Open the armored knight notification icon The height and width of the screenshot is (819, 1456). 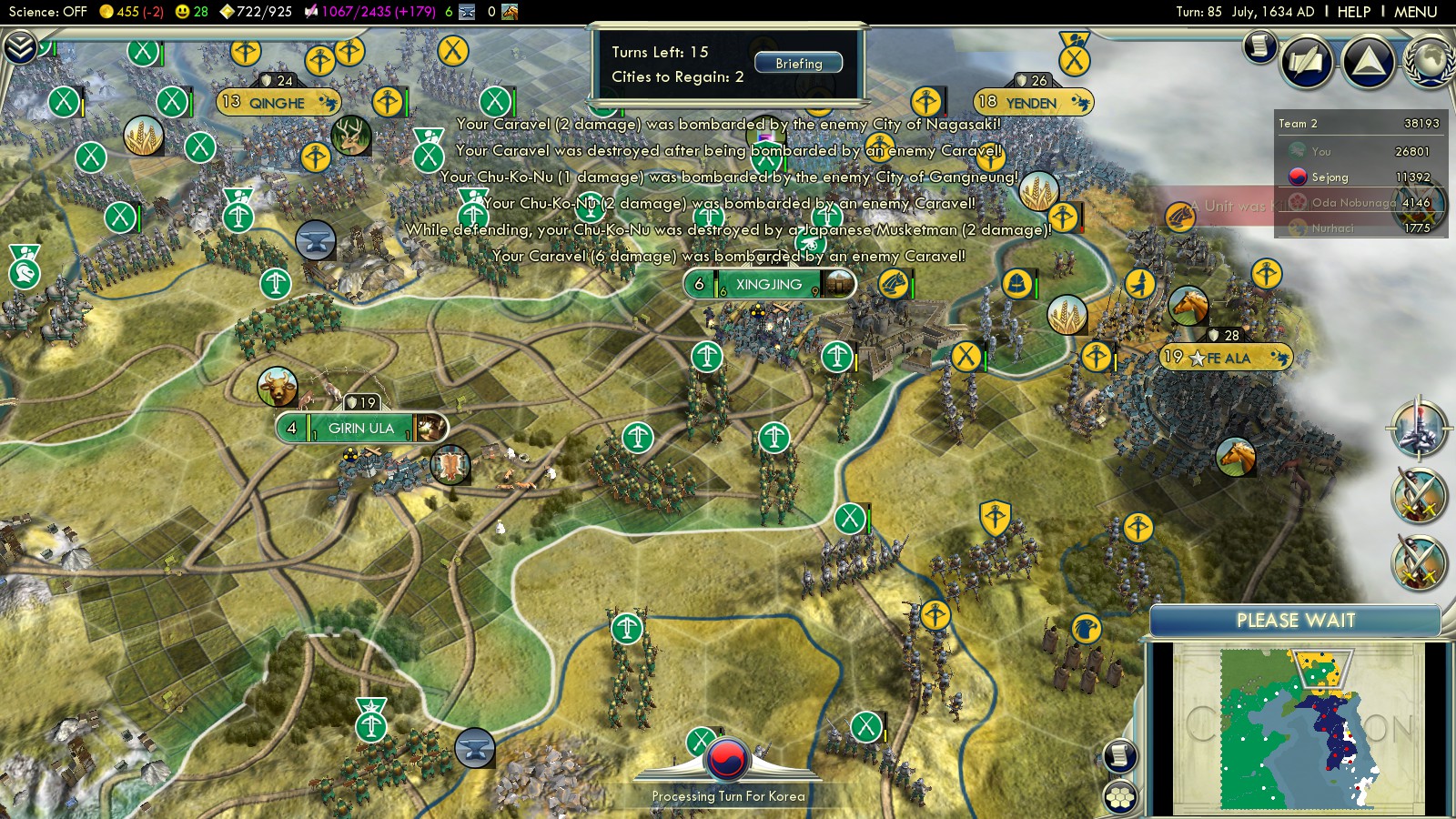click(1418, 428)
